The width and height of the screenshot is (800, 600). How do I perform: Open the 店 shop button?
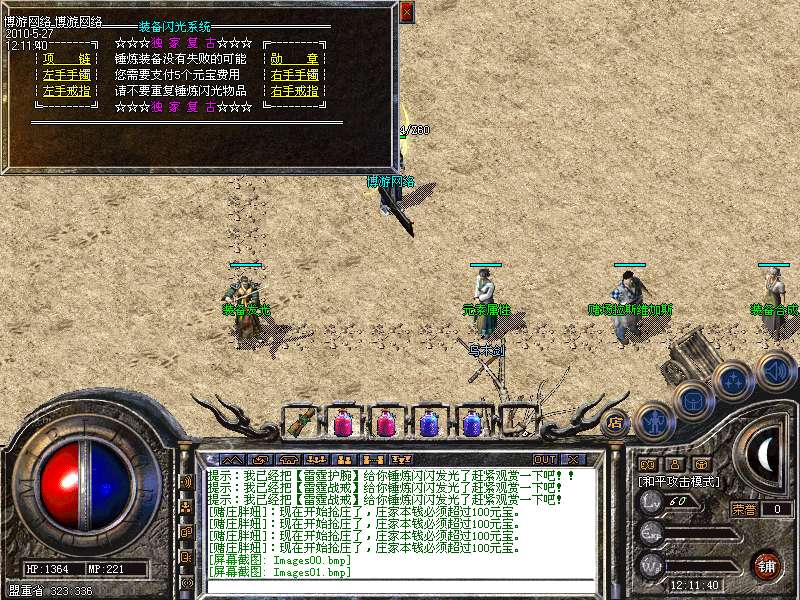pos(614,423)
